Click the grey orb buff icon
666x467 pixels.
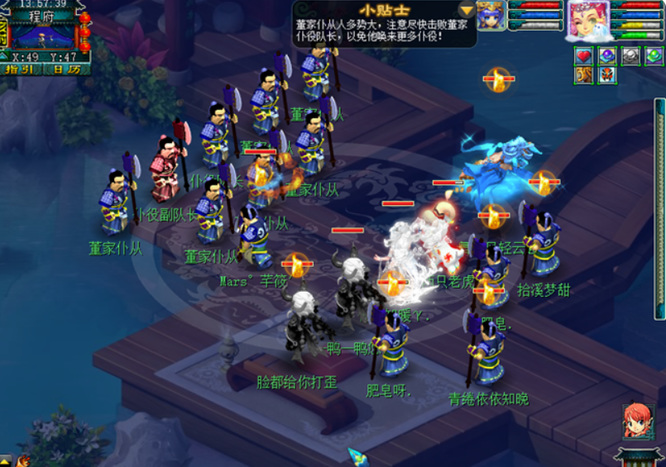(630, 56)
